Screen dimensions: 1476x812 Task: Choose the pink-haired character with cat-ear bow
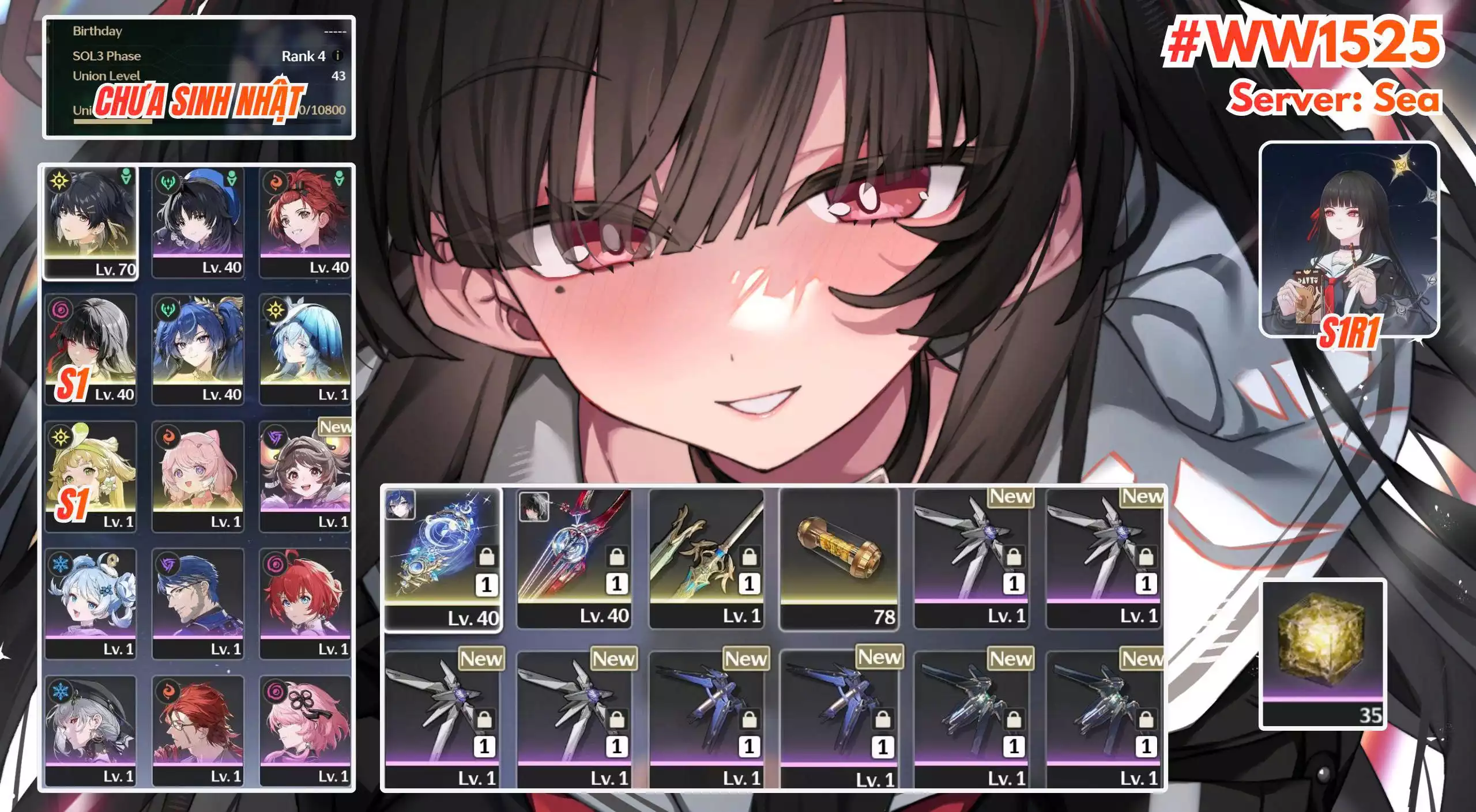click(x=198, y=477)
